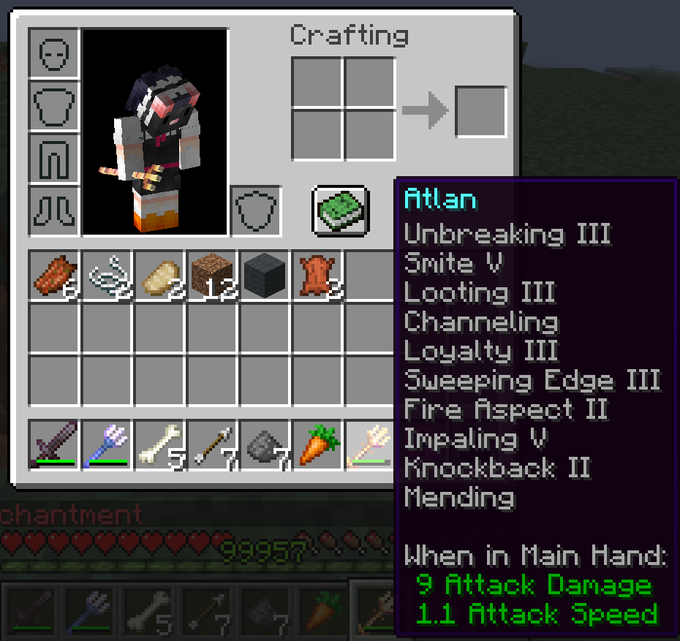The width and height of the screenshot is (680, 641).
Task: Pick up the leather stack
Action: [x=316, y=275]
